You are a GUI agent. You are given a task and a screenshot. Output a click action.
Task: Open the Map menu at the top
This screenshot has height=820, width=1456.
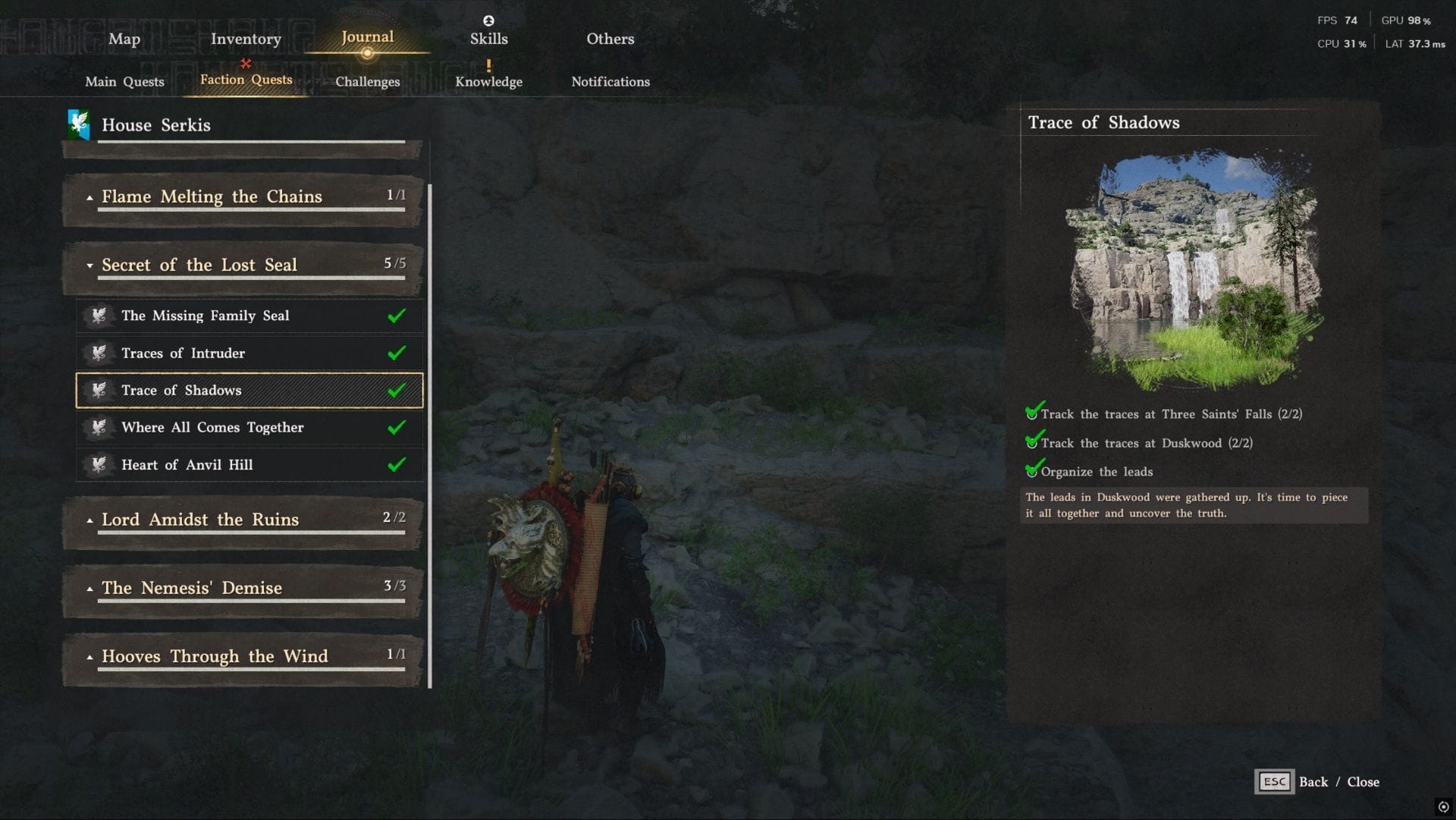tap(124, 39)
